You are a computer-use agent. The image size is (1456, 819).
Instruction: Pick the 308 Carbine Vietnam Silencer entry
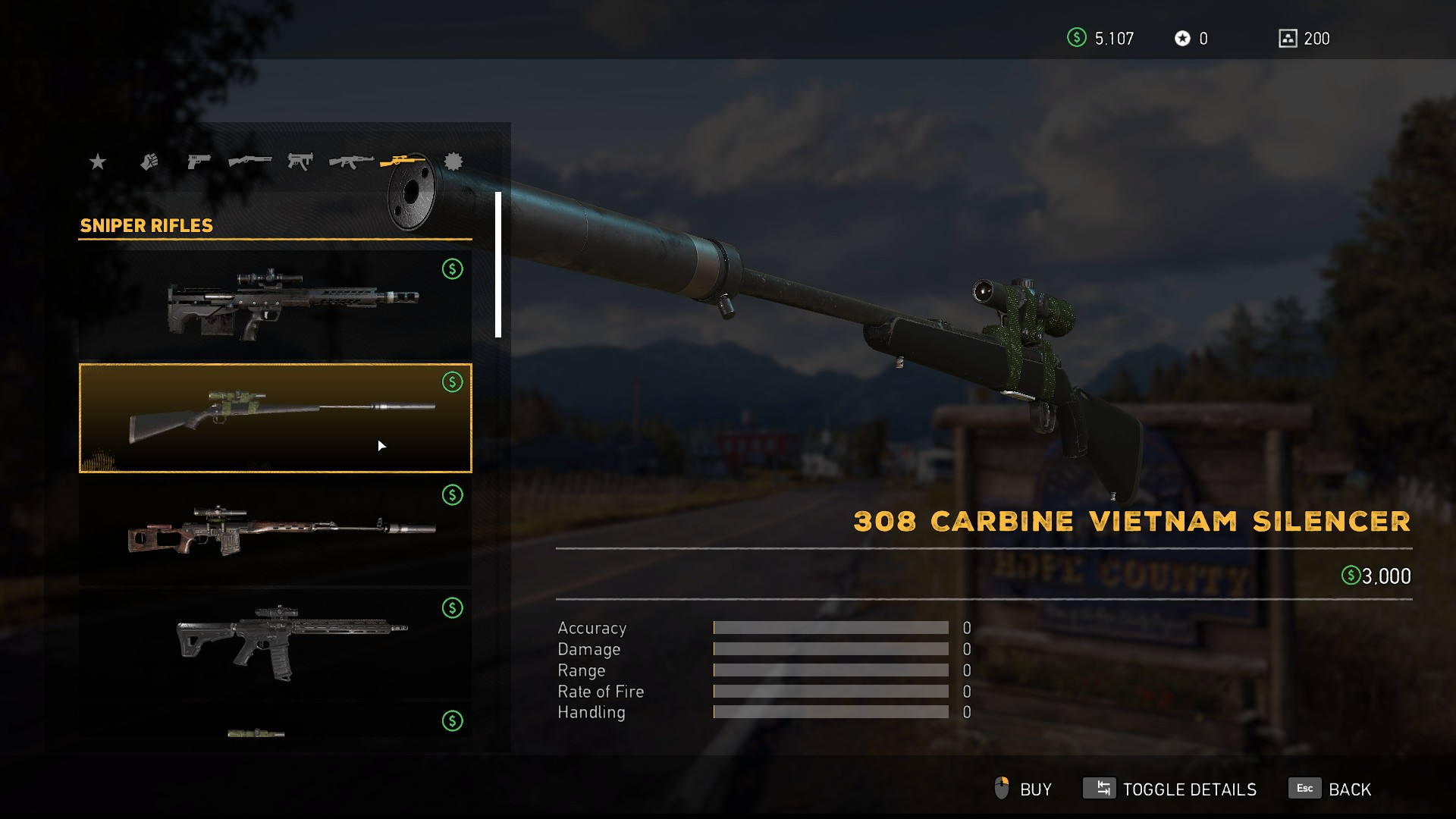275,418
